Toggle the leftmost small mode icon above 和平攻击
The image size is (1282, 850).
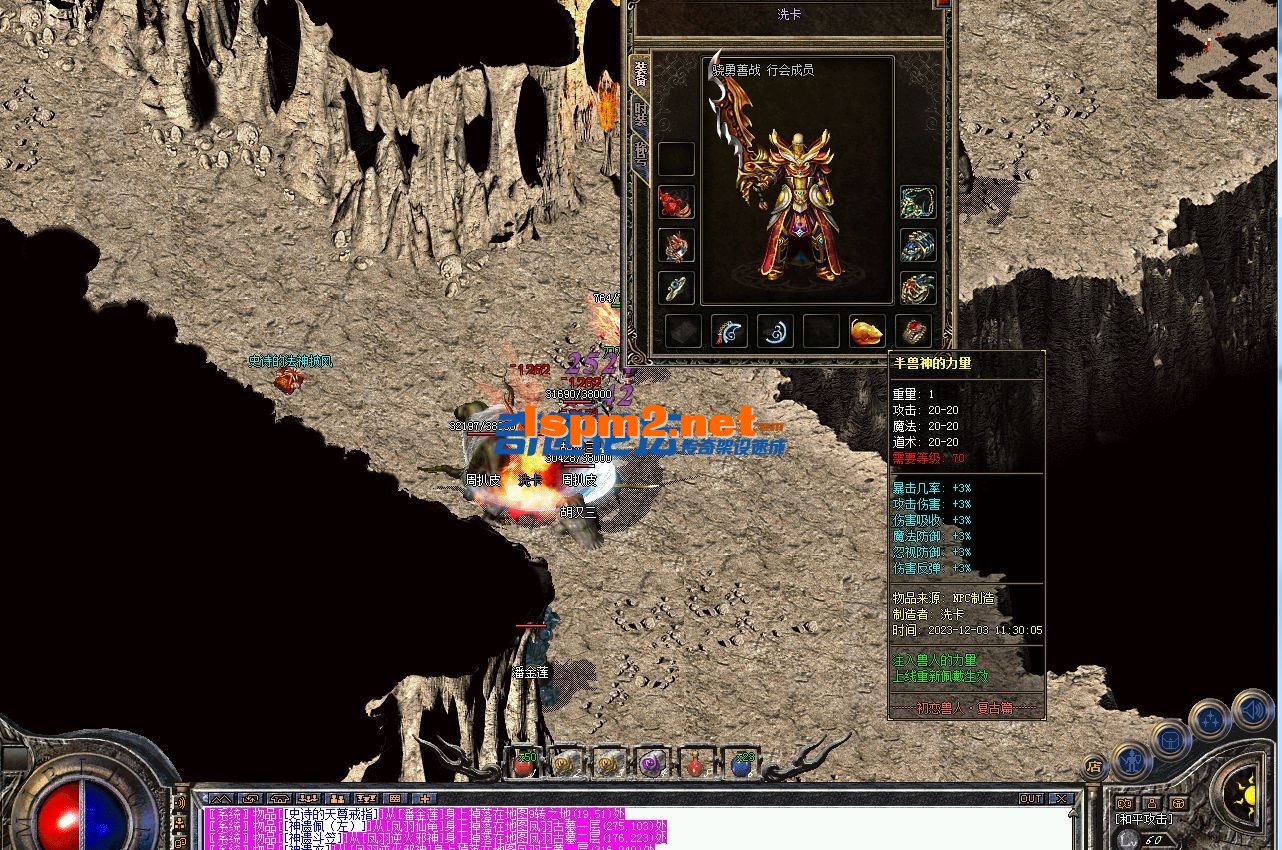1125,803
